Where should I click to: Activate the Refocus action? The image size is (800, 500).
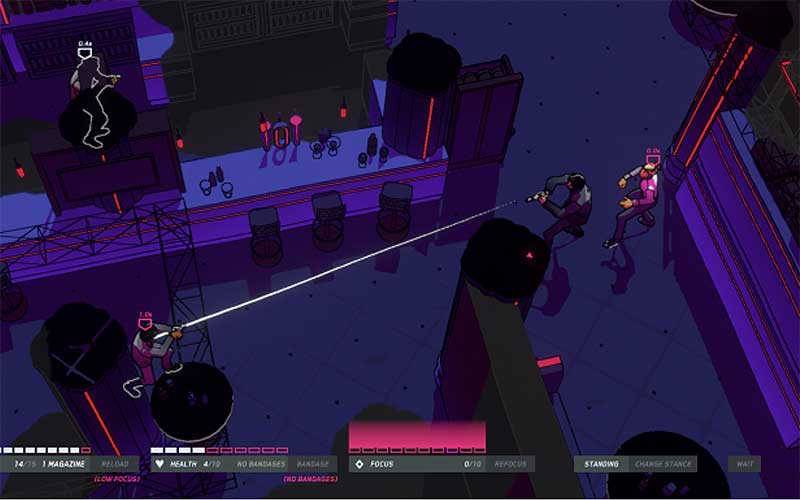point(511,464)
